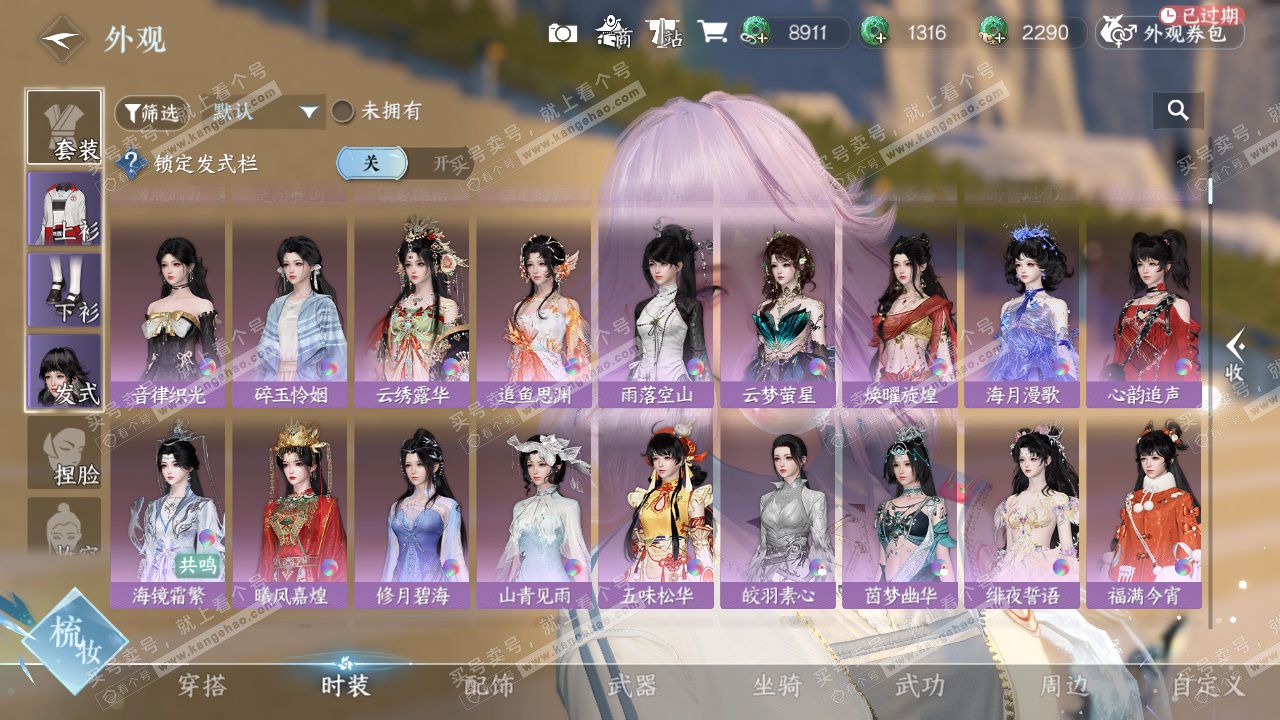Open the 筛选 filter button

pos(151,112)
